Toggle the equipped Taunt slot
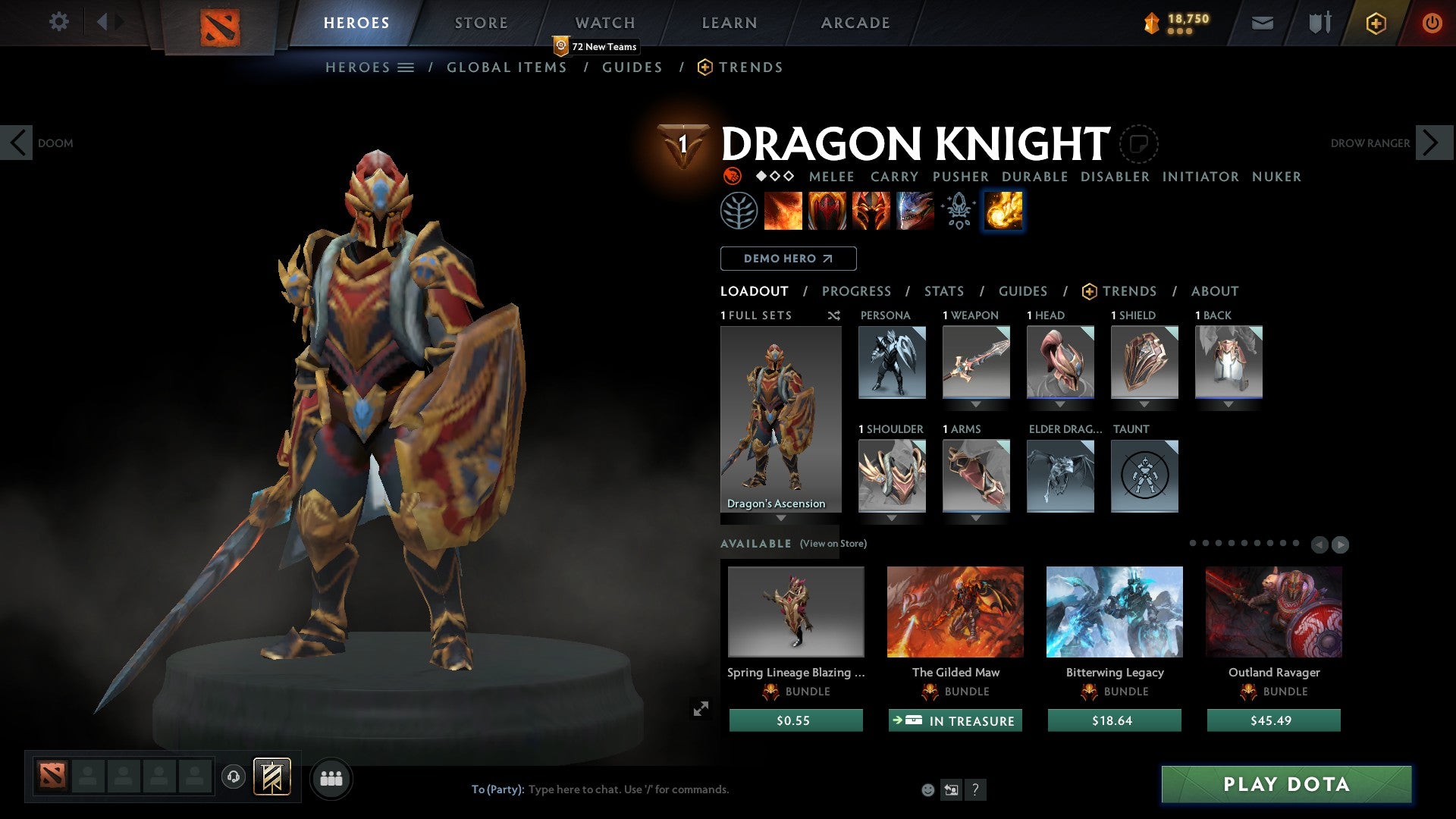Screen dimensions: 1456x819 coord(1144,475)
